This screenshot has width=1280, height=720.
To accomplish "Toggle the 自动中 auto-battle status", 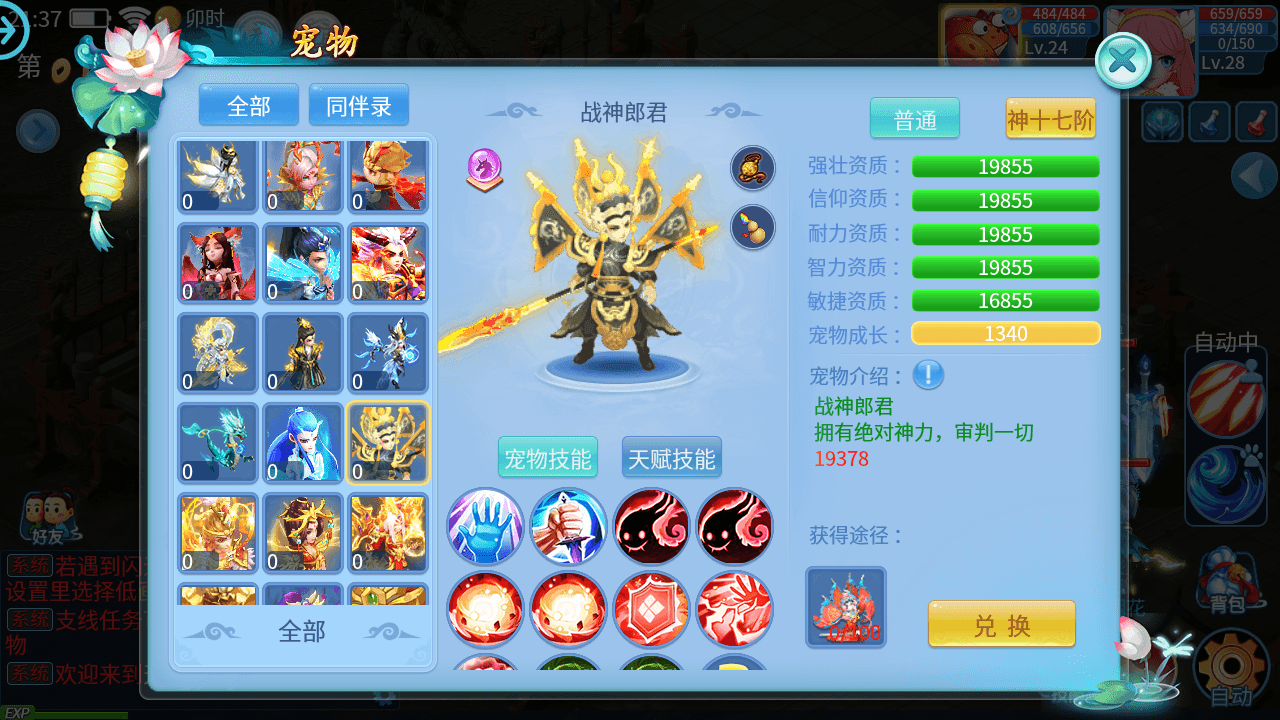I will (x=1227, y=342).
